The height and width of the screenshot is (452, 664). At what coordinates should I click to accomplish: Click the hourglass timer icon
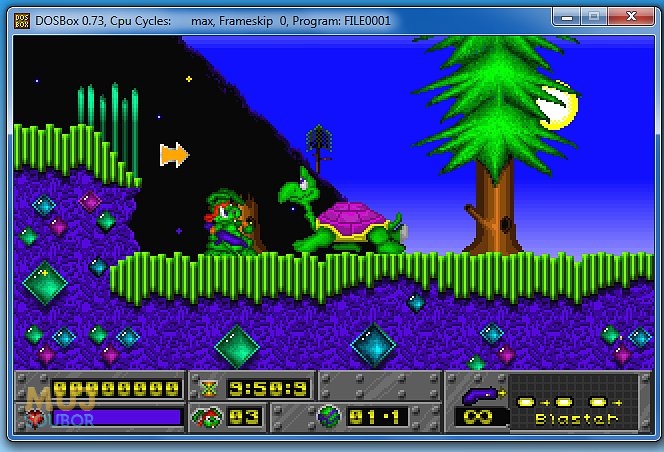209,387
